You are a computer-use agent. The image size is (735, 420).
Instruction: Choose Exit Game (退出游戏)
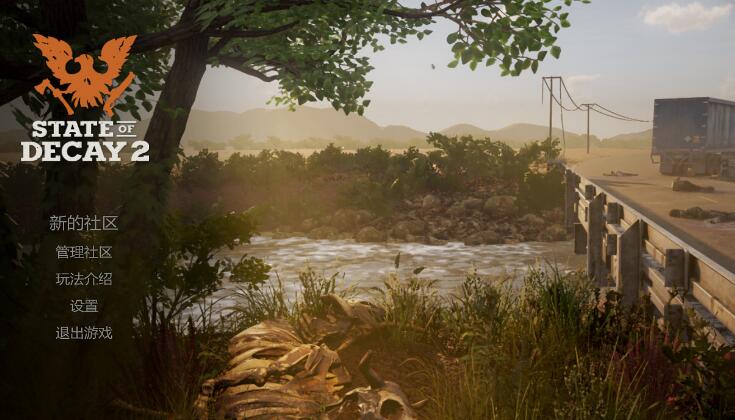click(84, 333)
